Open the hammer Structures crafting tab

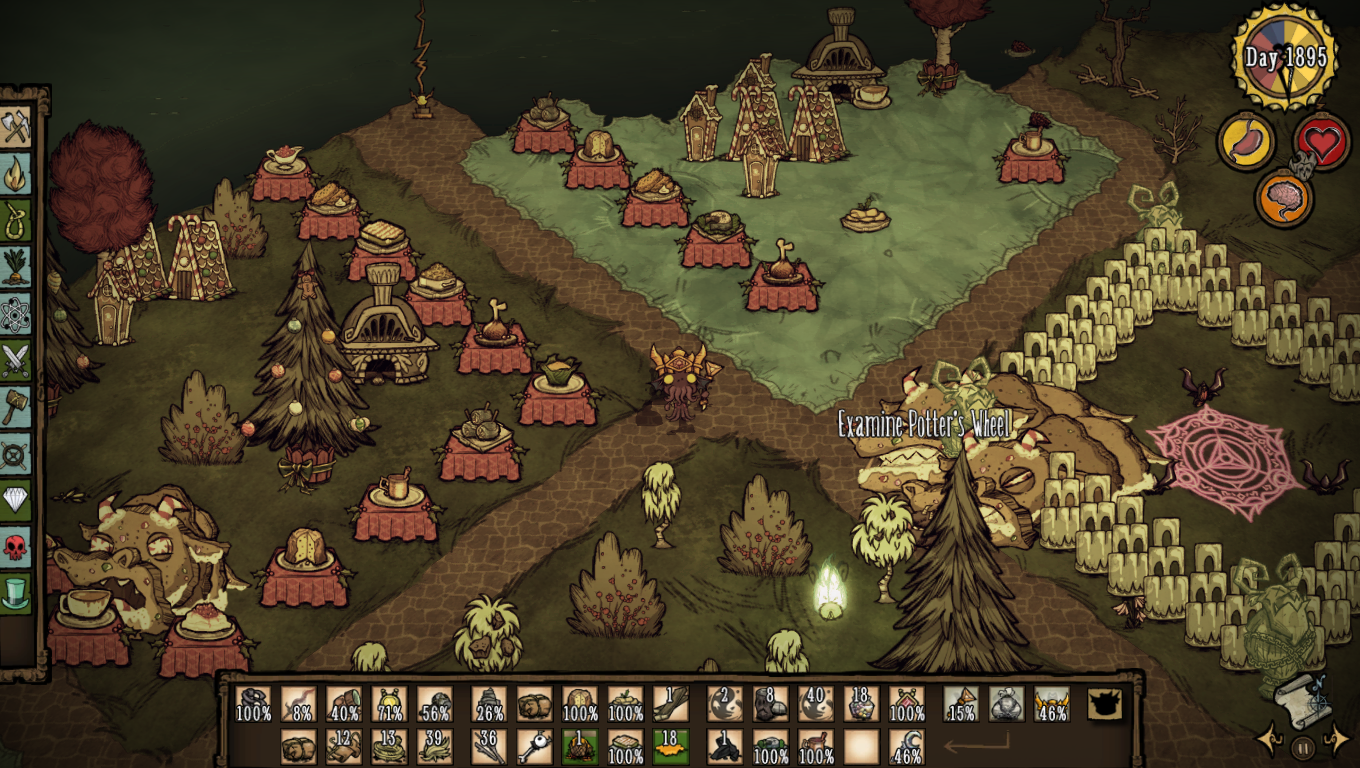coord(16,407)
